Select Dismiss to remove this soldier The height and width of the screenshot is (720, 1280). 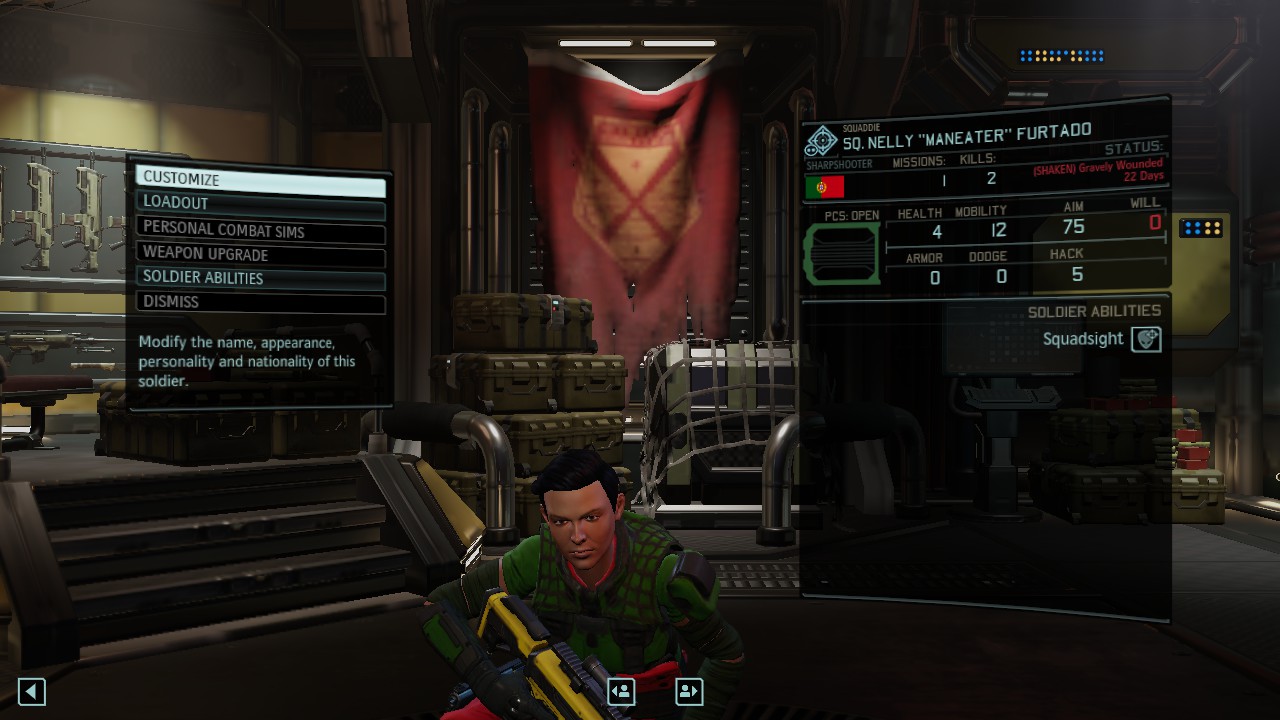click(x=260, y=303)
